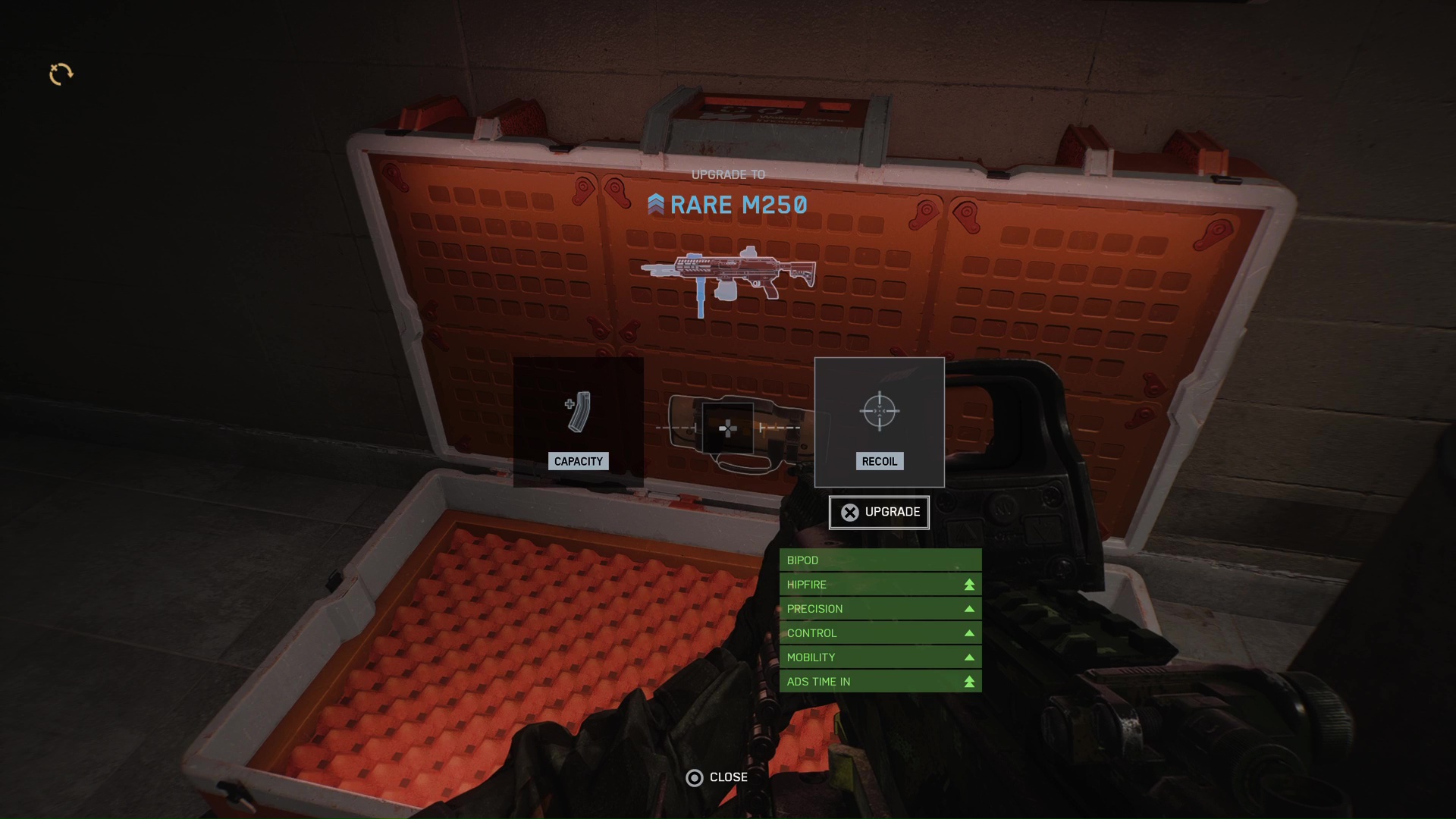Select the Recoil crosshair icon
Screen dimensions: 1456x819
tap(878, 411)
